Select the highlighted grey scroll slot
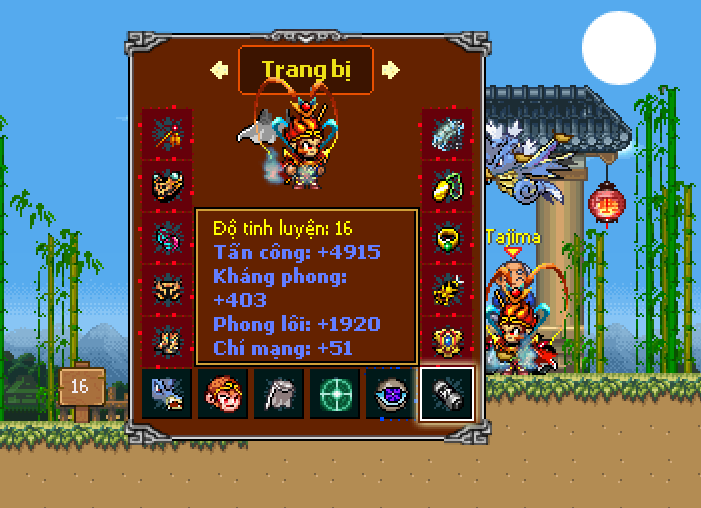 (446, 394)
